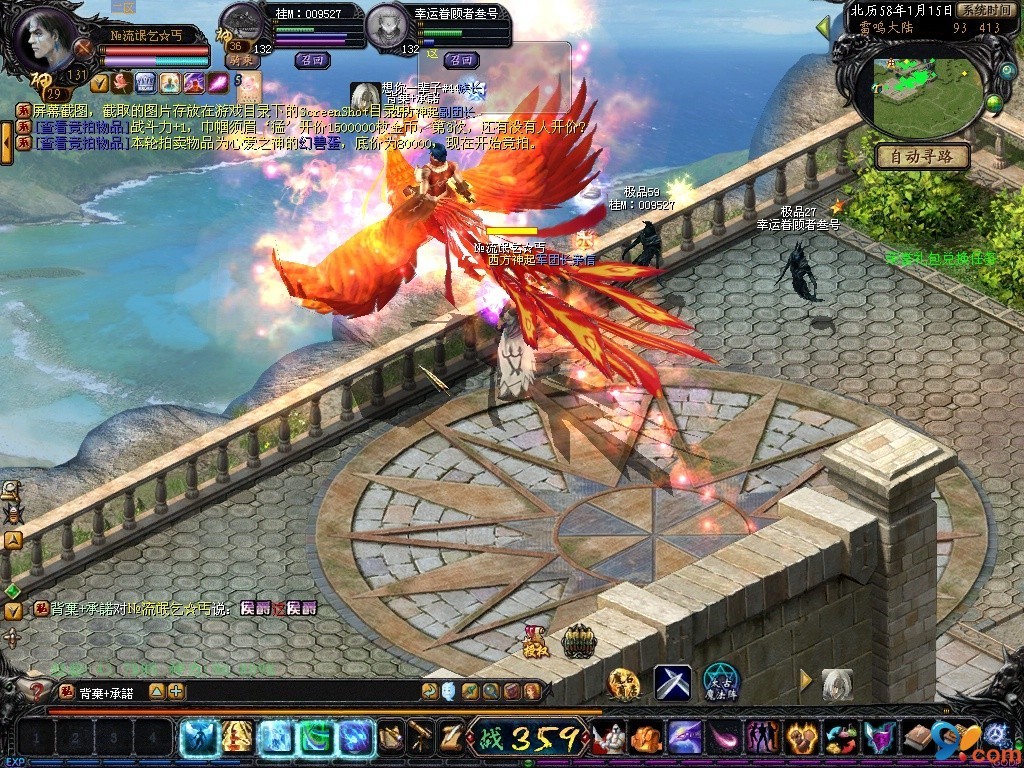Click the 自动寻路 auto-pathfinding button
Viewport: 1024px width, 768px height.
point(922,156)
